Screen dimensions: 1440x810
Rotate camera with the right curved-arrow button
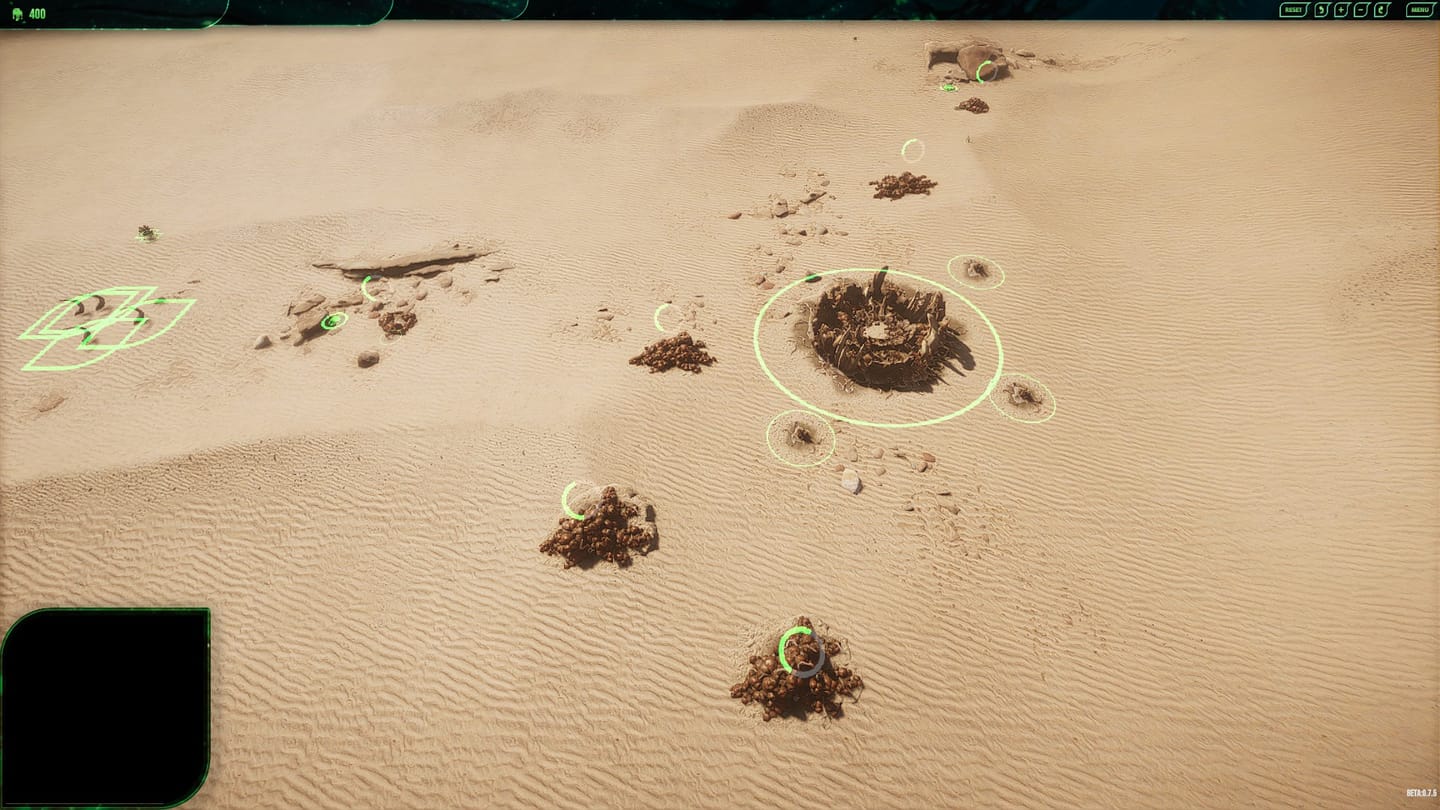coord(1382,10)
